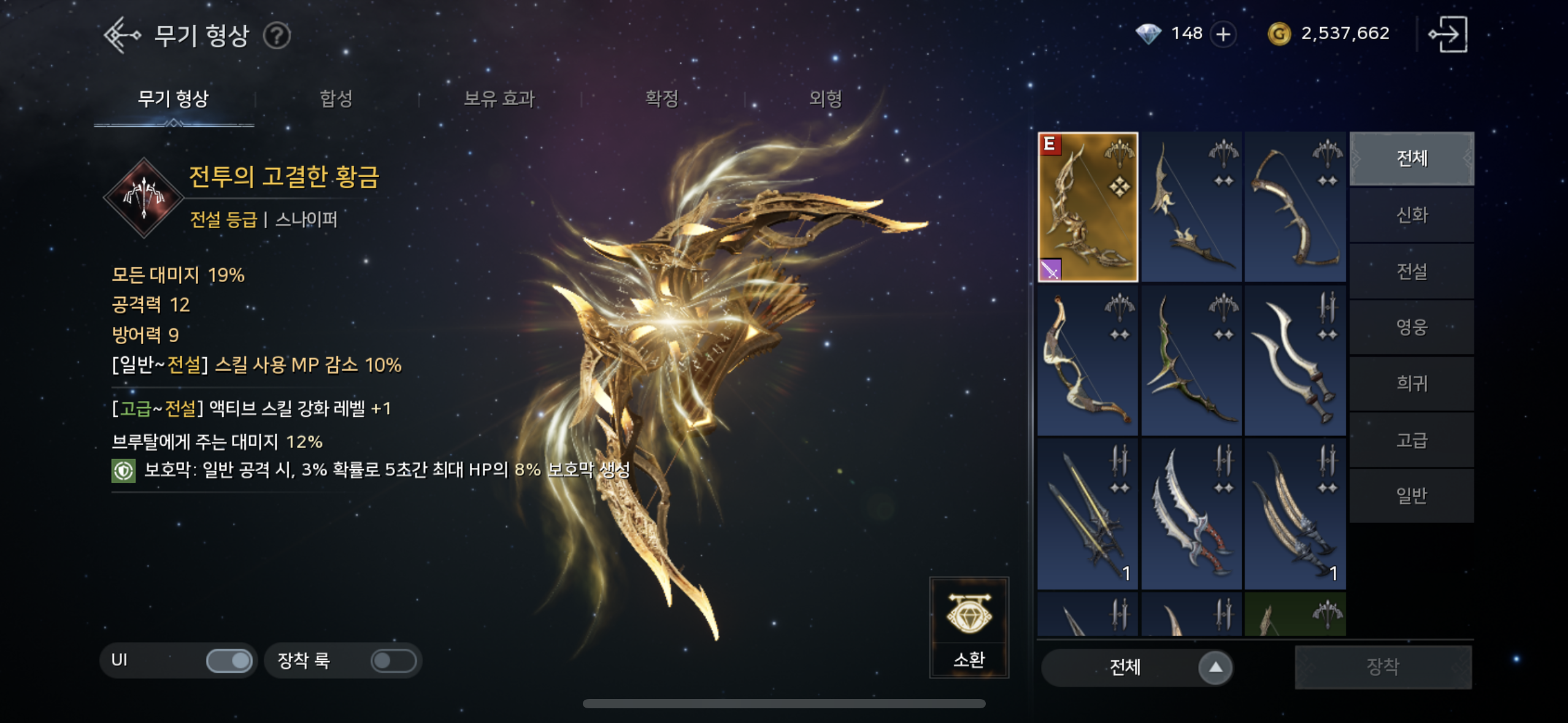1568x723 pixels.
Task: Filter weapons by 신화 grade
Action: (x=1412, y=215)
